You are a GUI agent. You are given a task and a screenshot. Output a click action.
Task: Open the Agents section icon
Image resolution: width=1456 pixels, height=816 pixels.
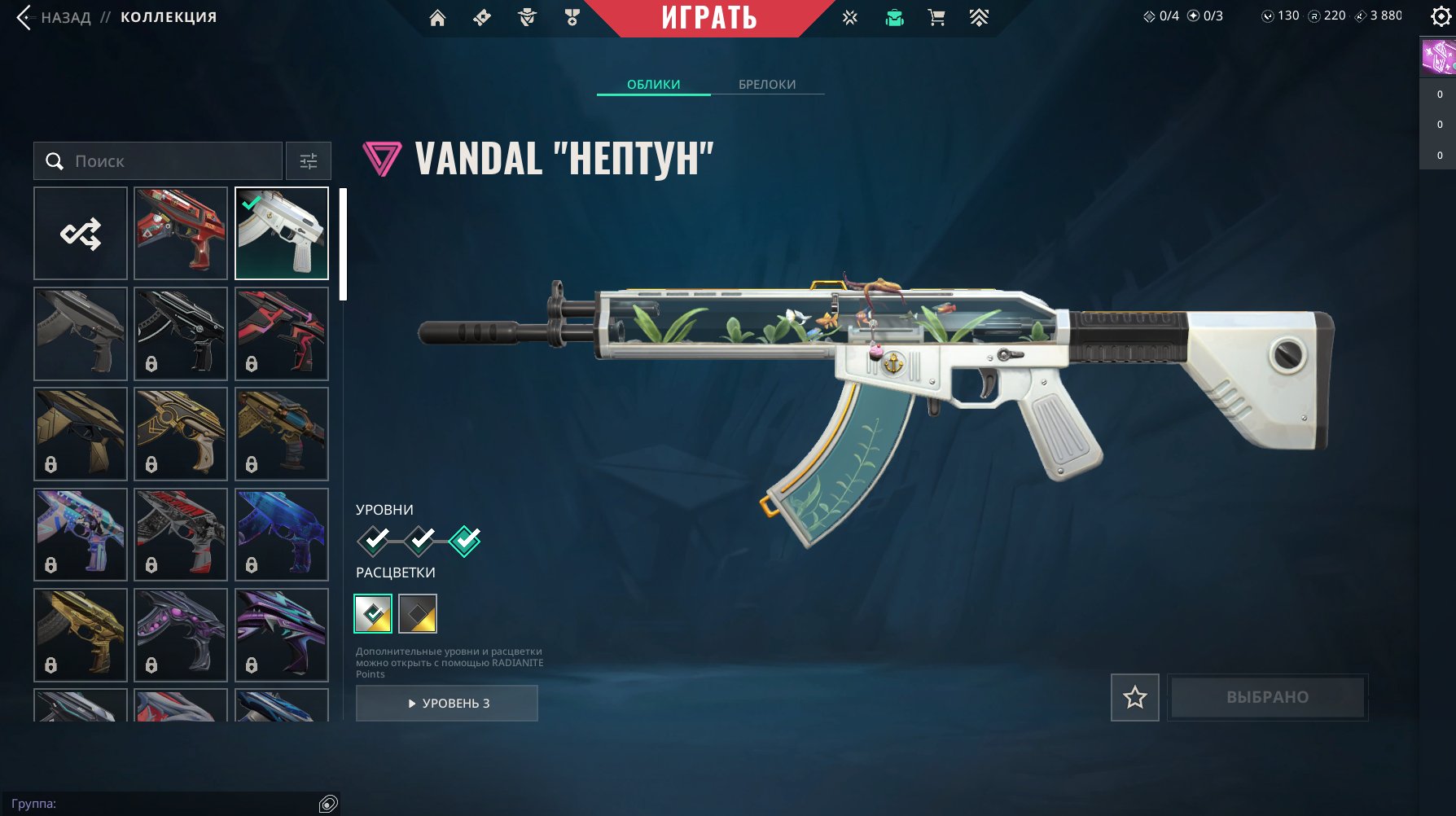(x=526, y=16)
